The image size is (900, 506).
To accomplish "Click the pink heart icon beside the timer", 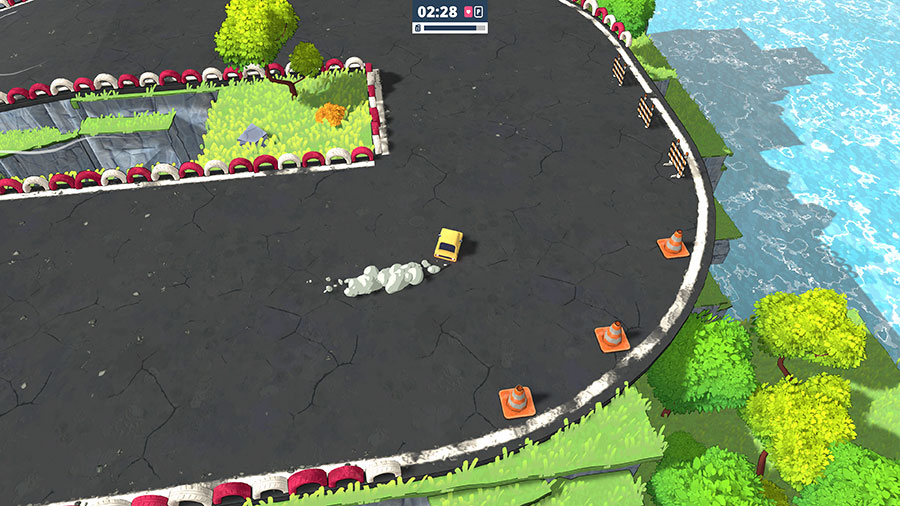I will click(x=467, y=12).
